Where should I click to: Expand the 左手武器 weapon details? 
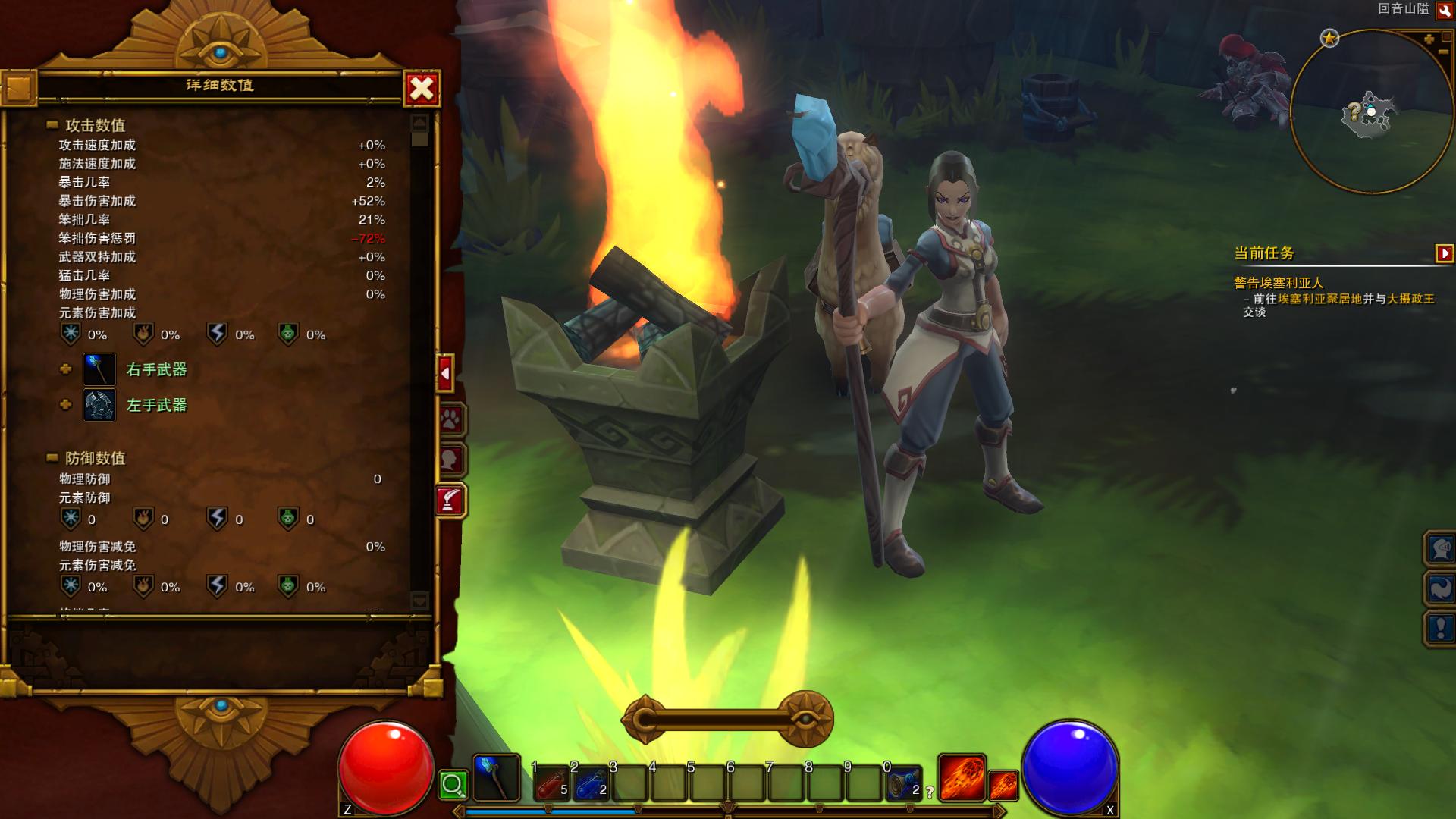click(x=66, y=405)
